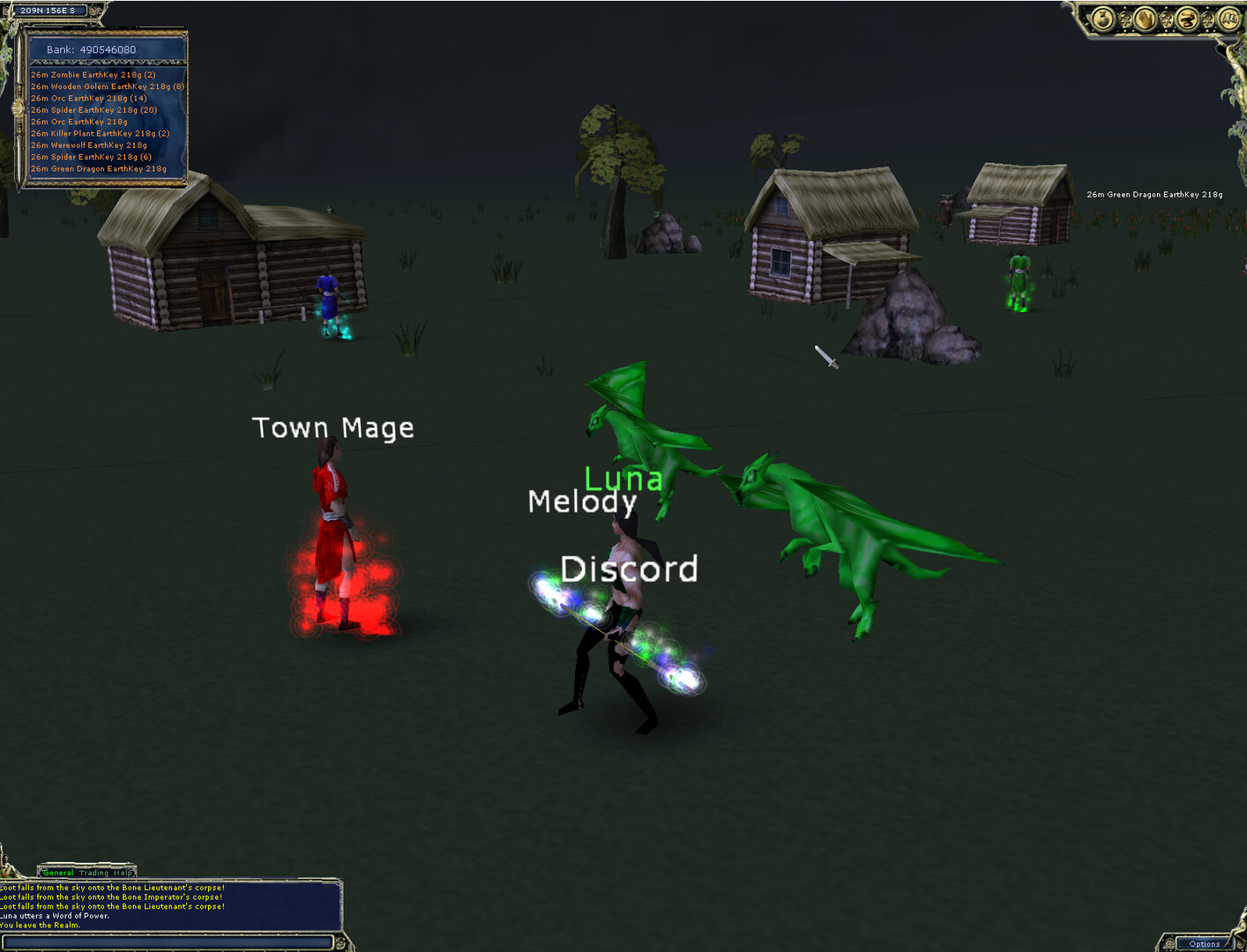Click the rightmost book icon in the toolbar
This screenshot has width=1247, height=952.
coord(1228,19)
